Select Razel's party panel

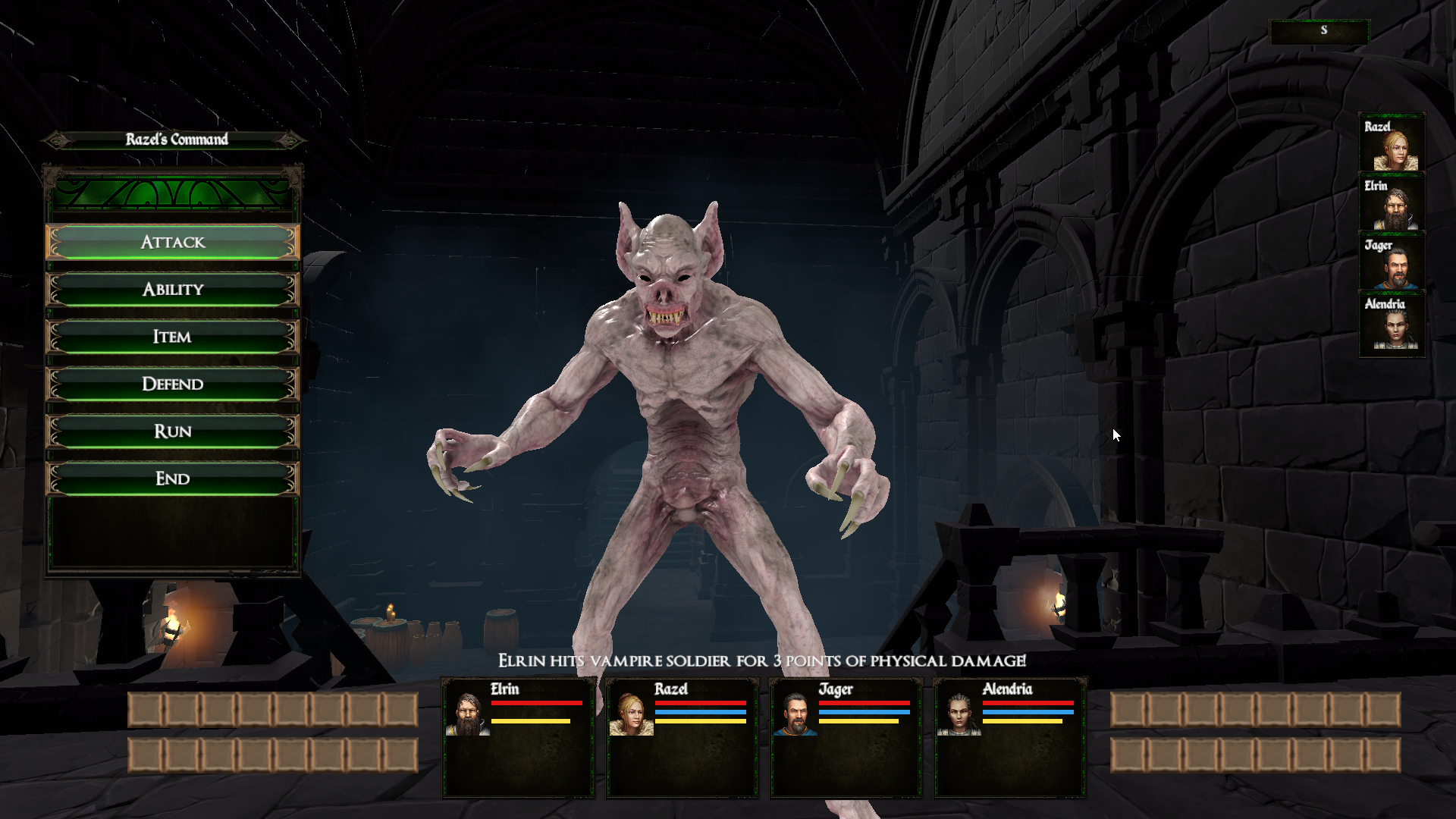[x=682, y=737]
